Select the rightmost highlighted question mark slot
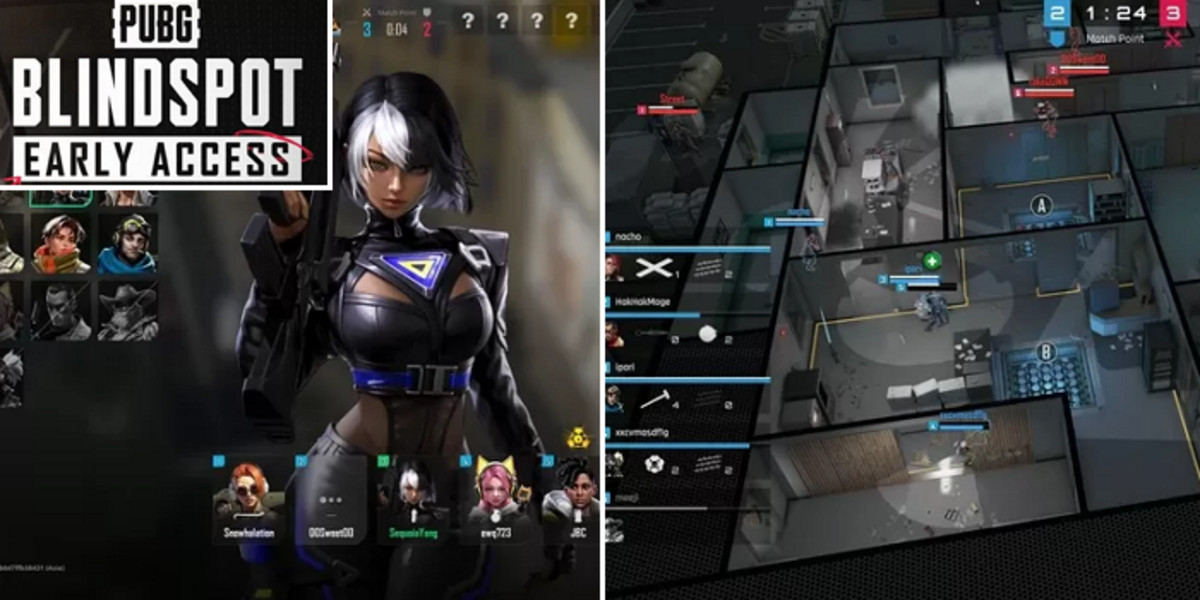The height and width of the screenshot is (600, 1200). (571, 20)
